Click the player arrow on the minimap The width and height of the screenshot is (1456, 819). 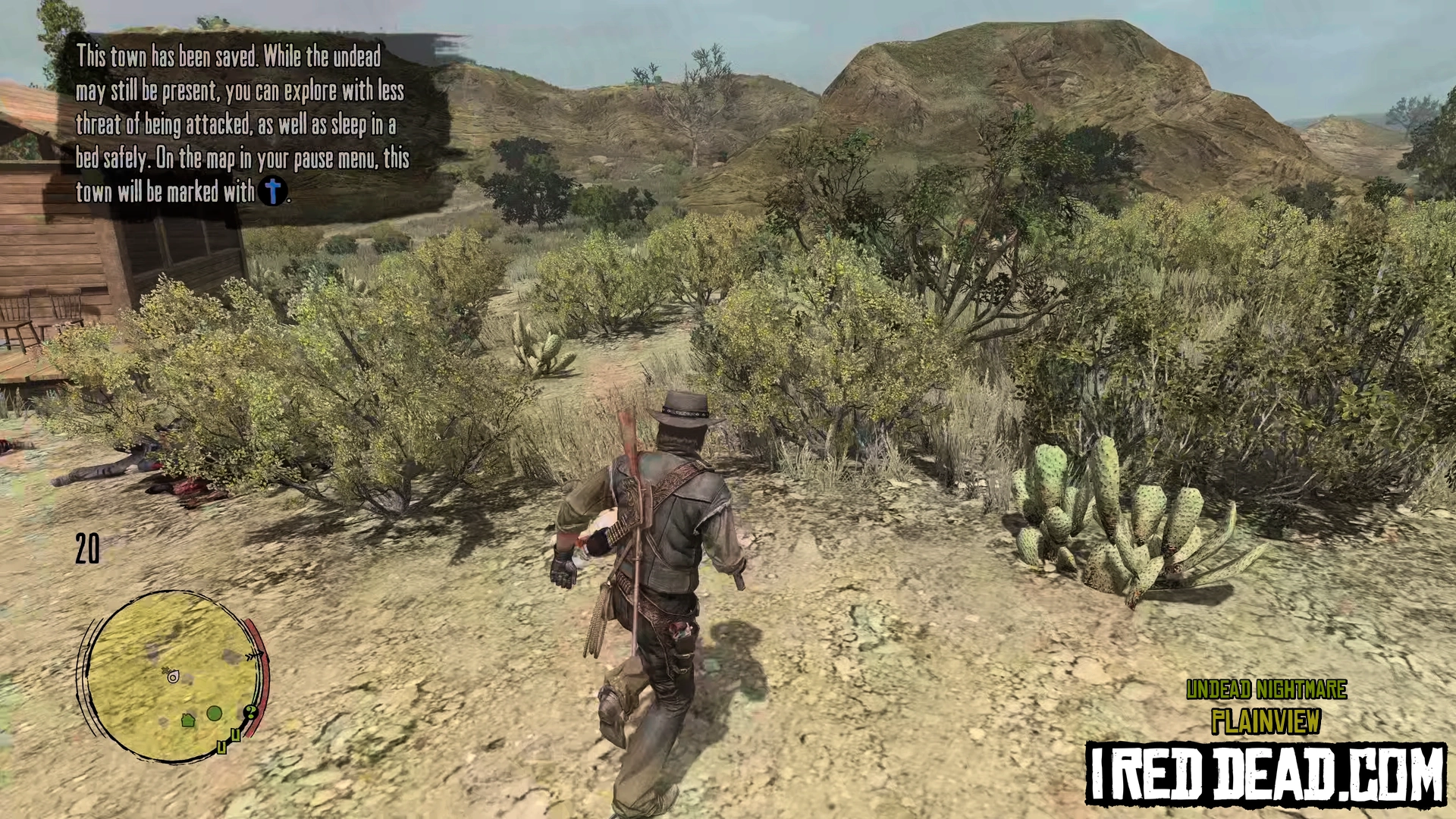(x=173, y=676)
